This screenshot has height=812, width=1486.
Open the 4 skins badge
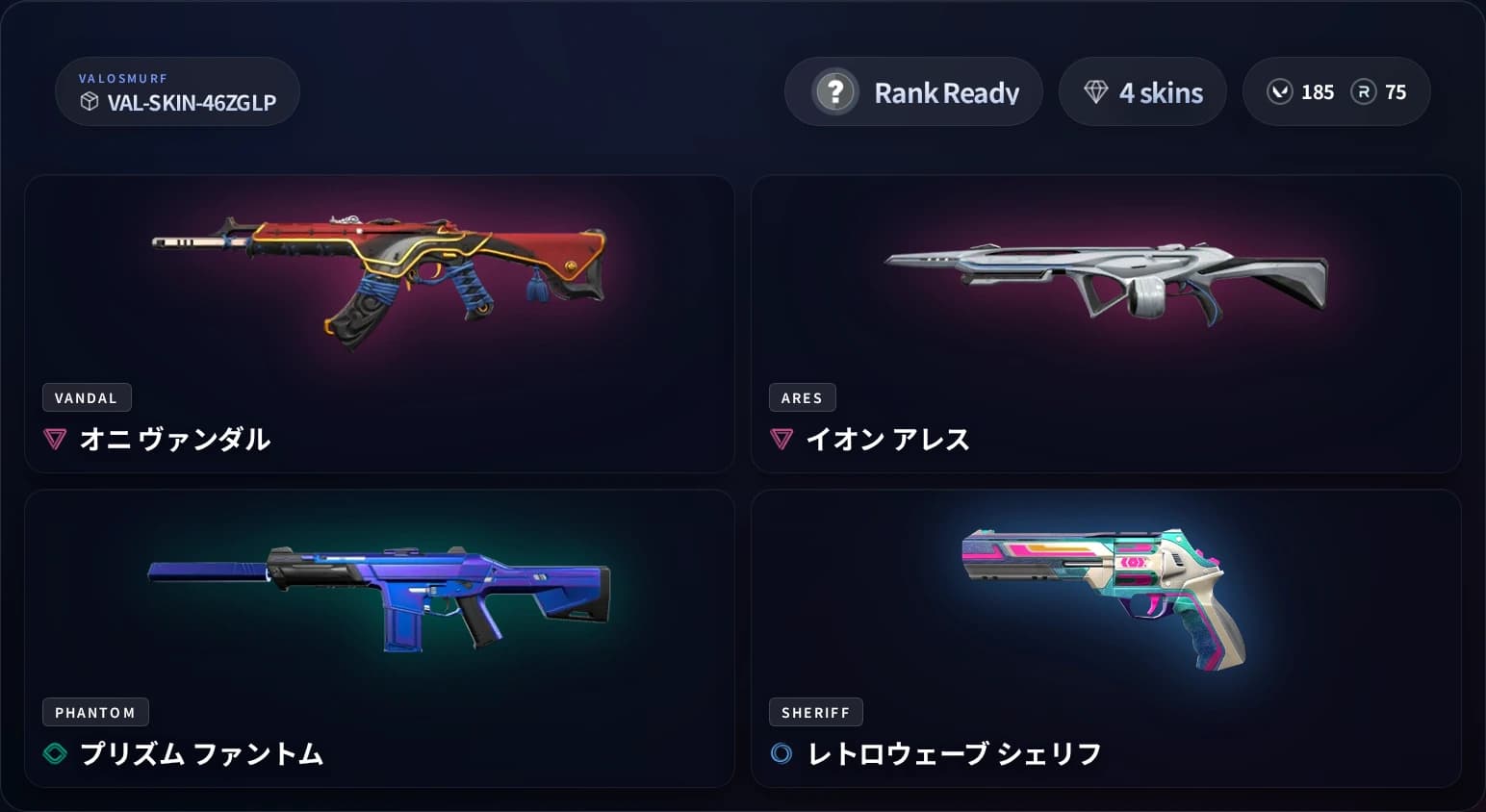click(x=1143, y=91)
